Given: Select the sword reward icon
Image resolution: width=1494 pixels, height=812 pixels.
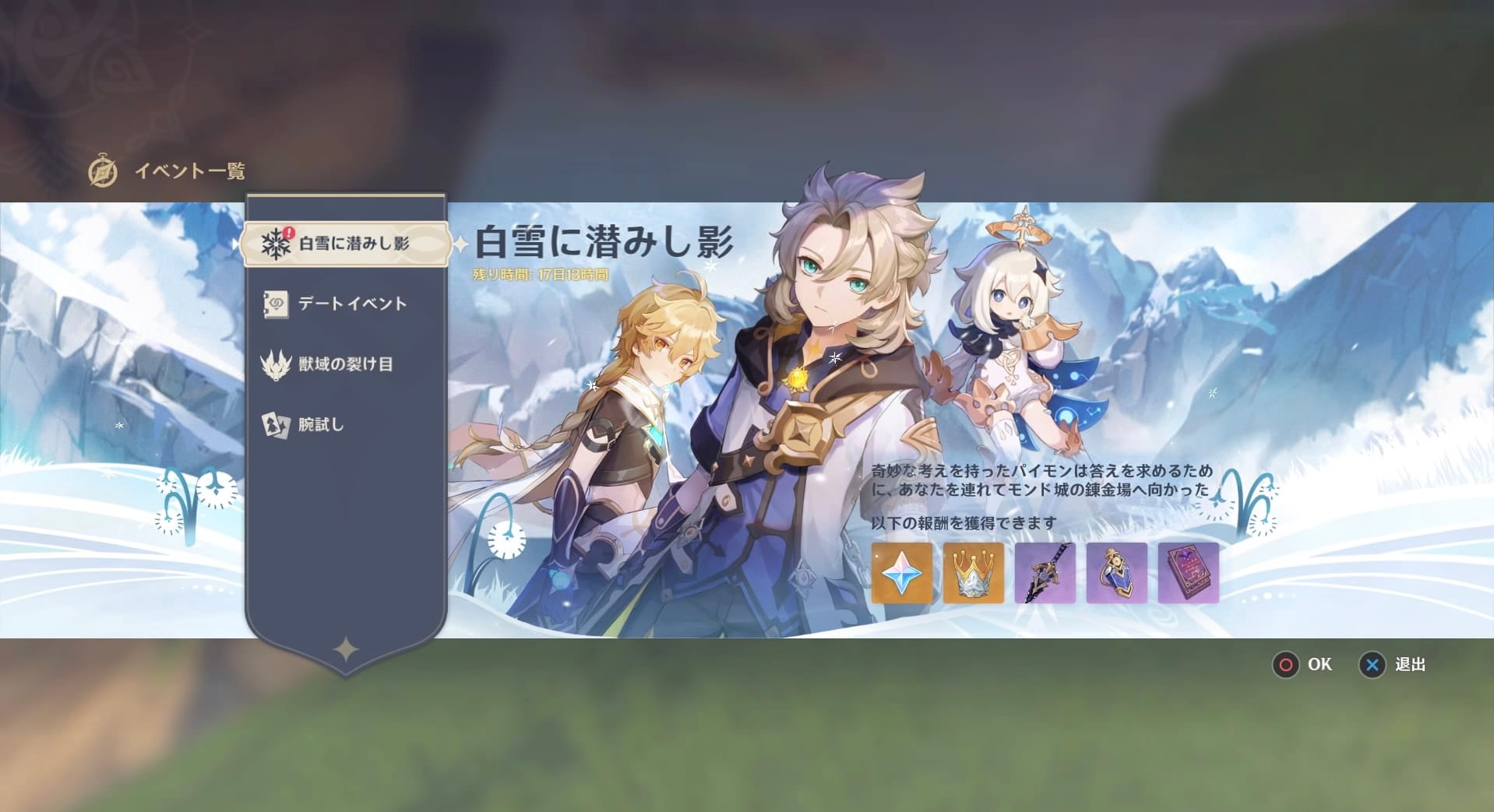Looking at the screenshot, I should pos(1045,574).
